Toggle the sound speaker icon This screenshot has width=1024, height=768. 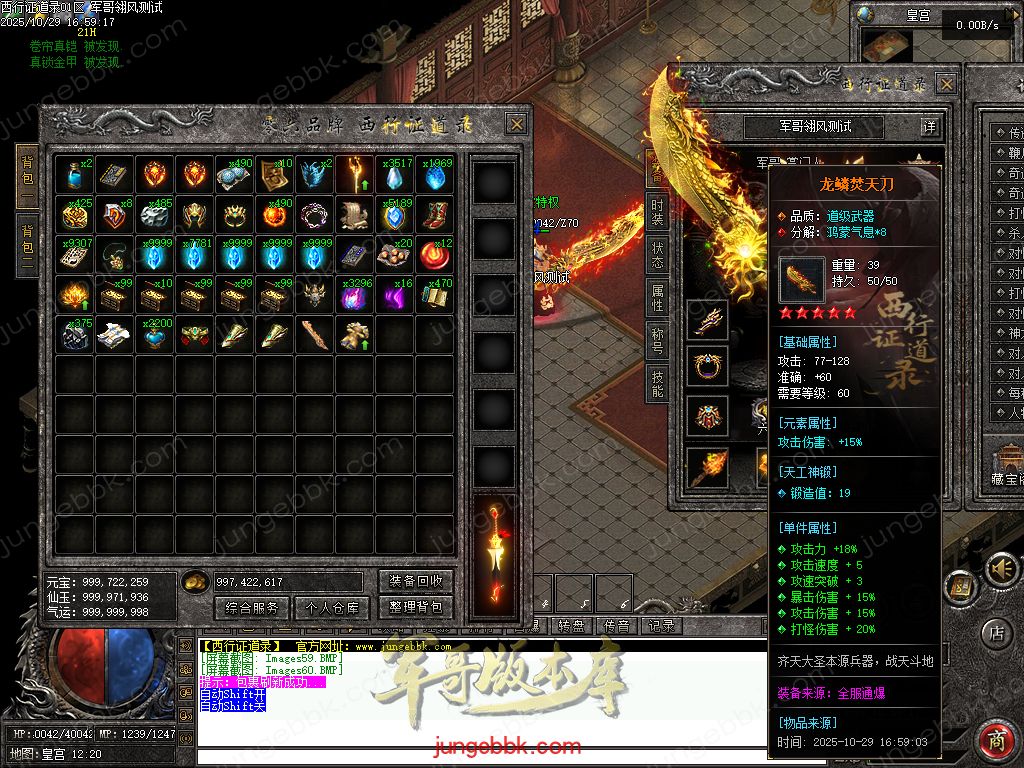998,569
